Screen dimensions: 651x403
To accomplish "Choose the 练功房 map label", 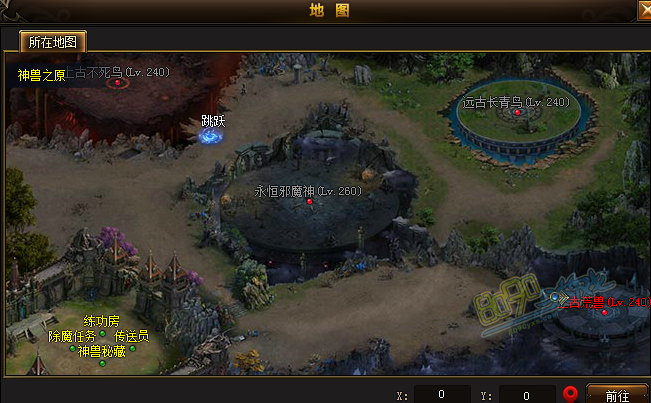I will [101, 321].
